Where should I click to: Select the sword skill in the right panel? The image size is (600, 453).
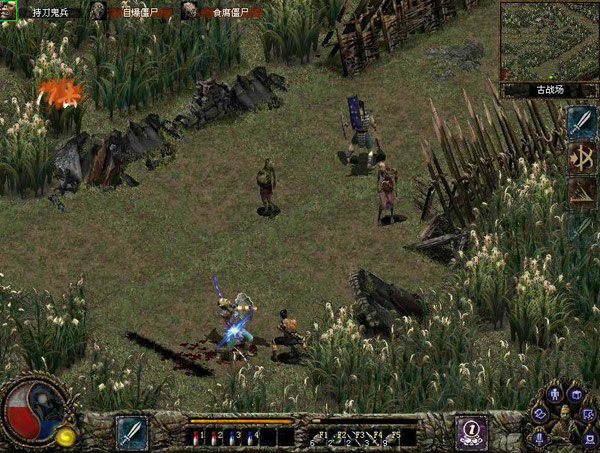point(581,121)
